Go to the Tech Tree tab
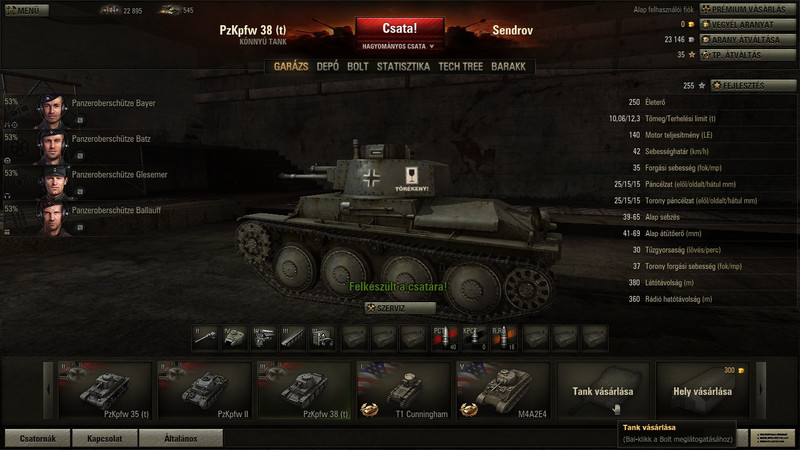 click(x=461, y=66)
